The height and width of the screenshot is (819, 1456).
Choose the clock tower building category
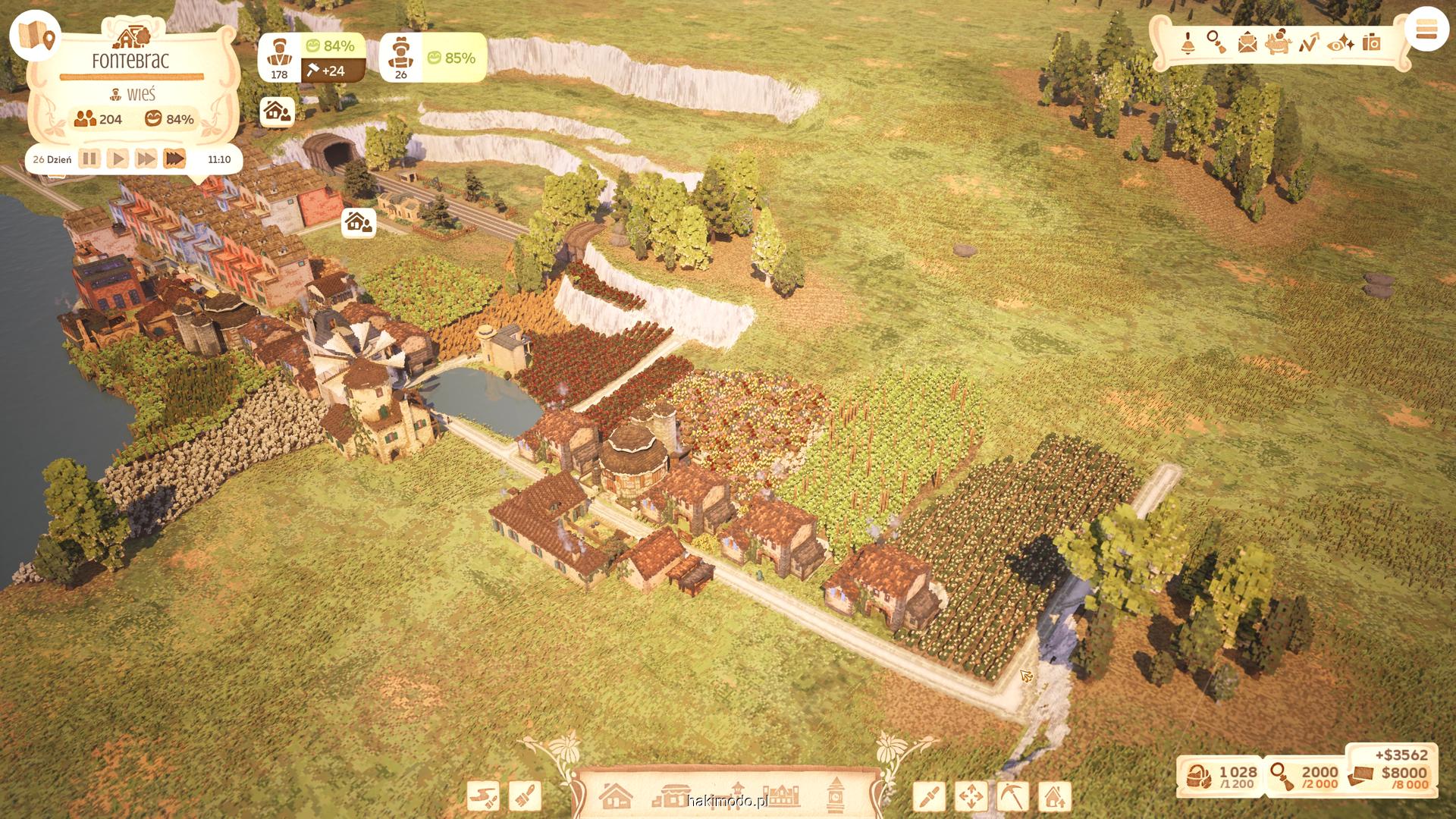(836, 795)
